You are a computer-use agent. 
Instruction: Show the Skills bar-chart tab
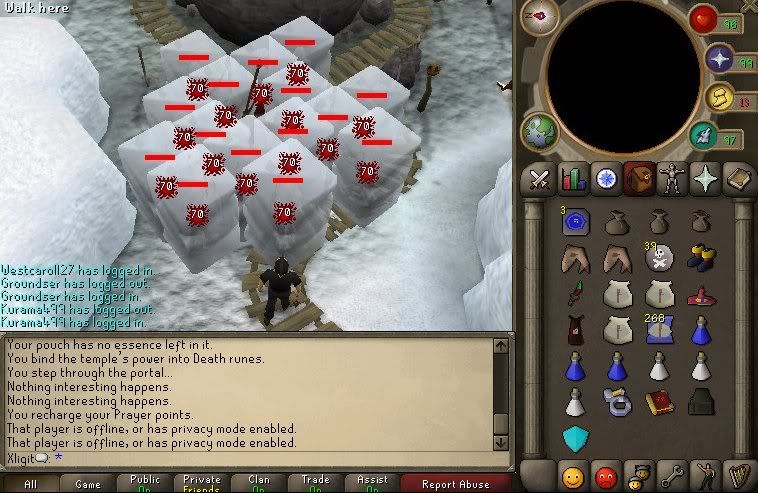573,180
